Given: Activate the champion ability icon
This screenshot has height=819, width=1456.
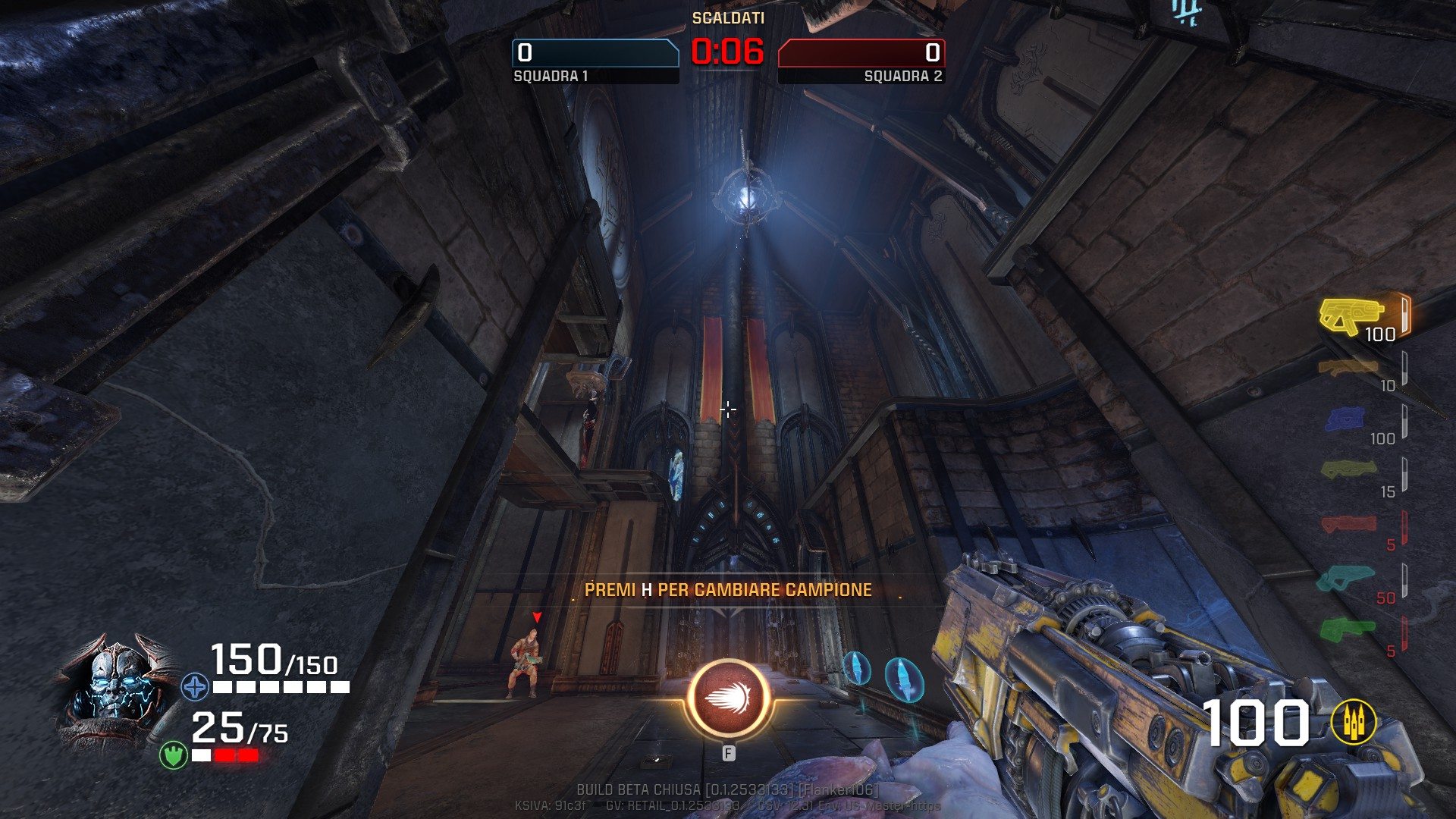Looking at the screenshot, I should [728, 699].
